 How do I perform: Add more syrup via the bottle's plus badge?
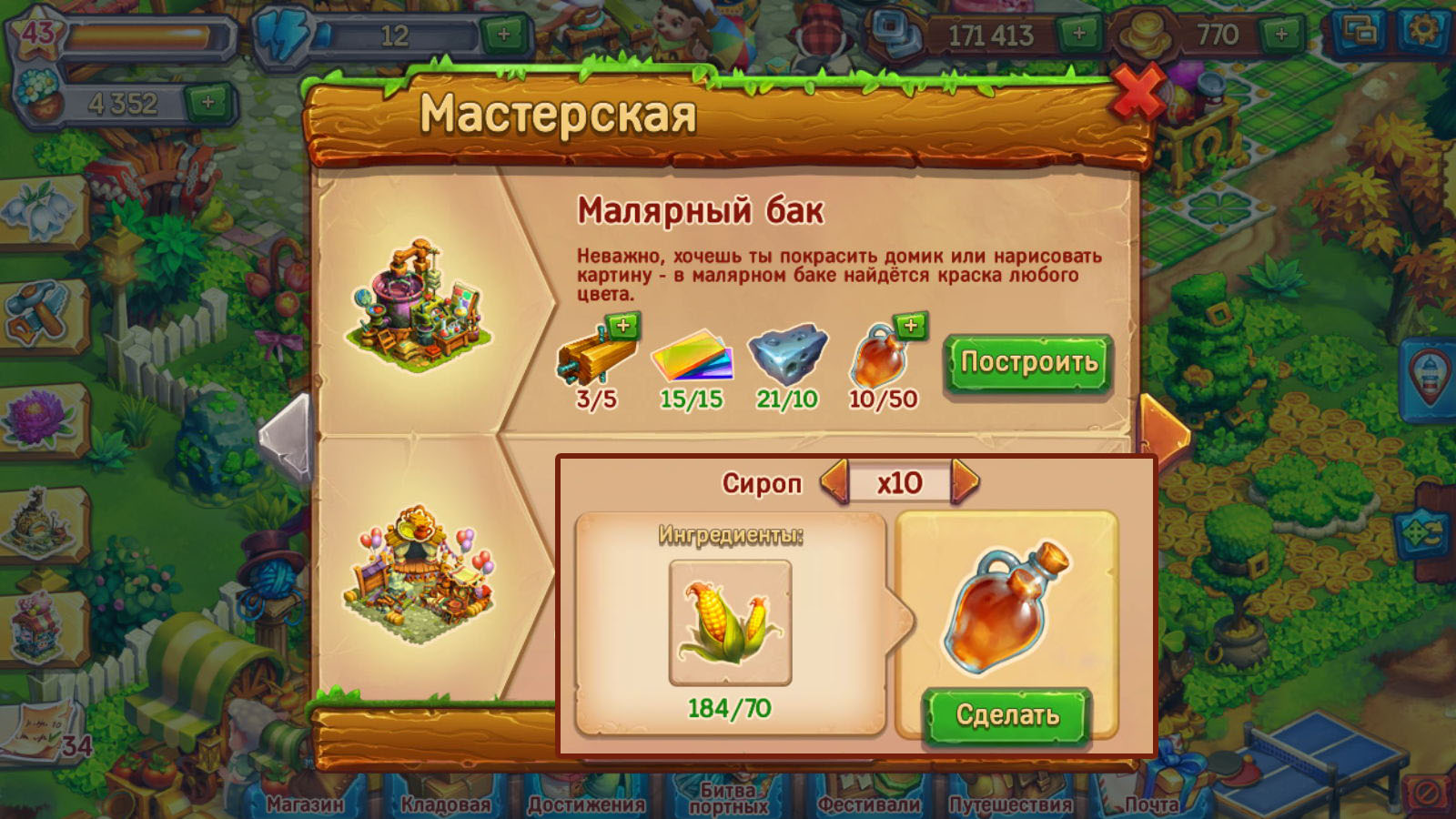click(x=911, y=326)
